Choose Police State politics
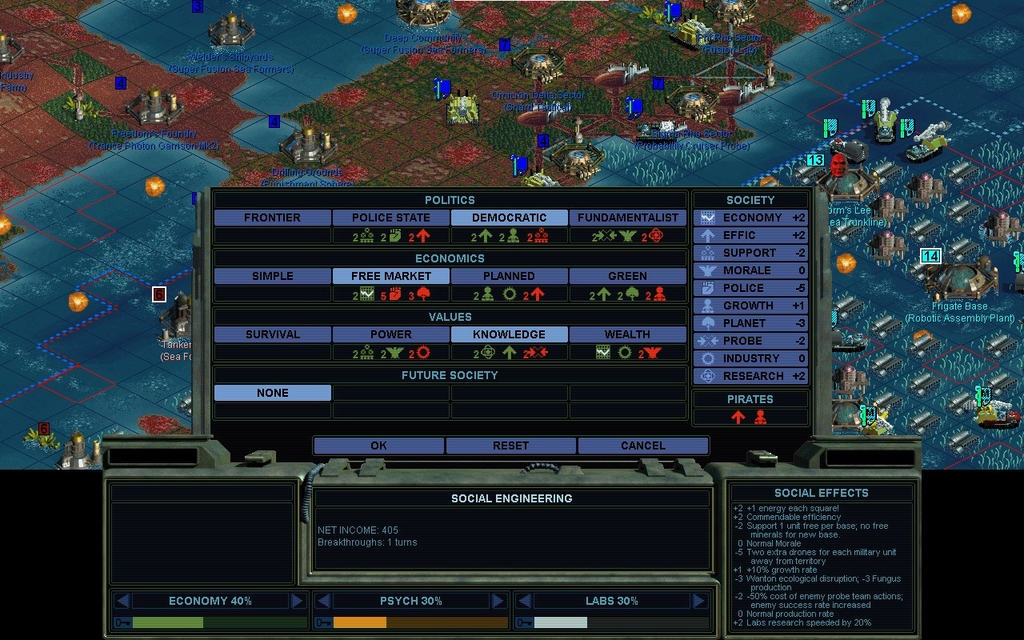The width and height of the screenshot is (1024, 640). (391, 218)
